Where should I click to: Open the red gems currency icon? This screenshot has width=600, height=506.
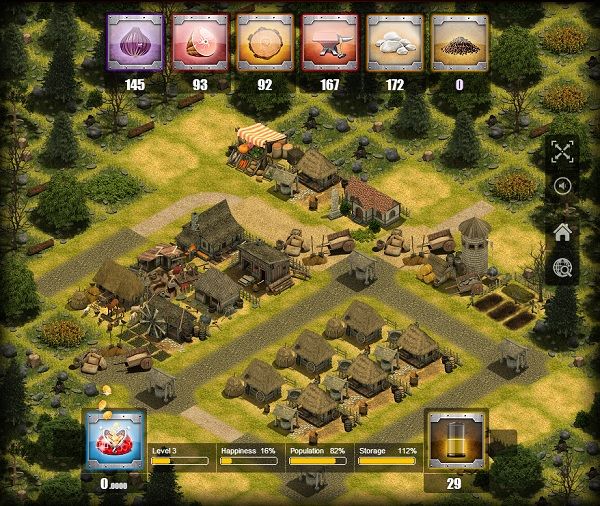coord(115,440)
